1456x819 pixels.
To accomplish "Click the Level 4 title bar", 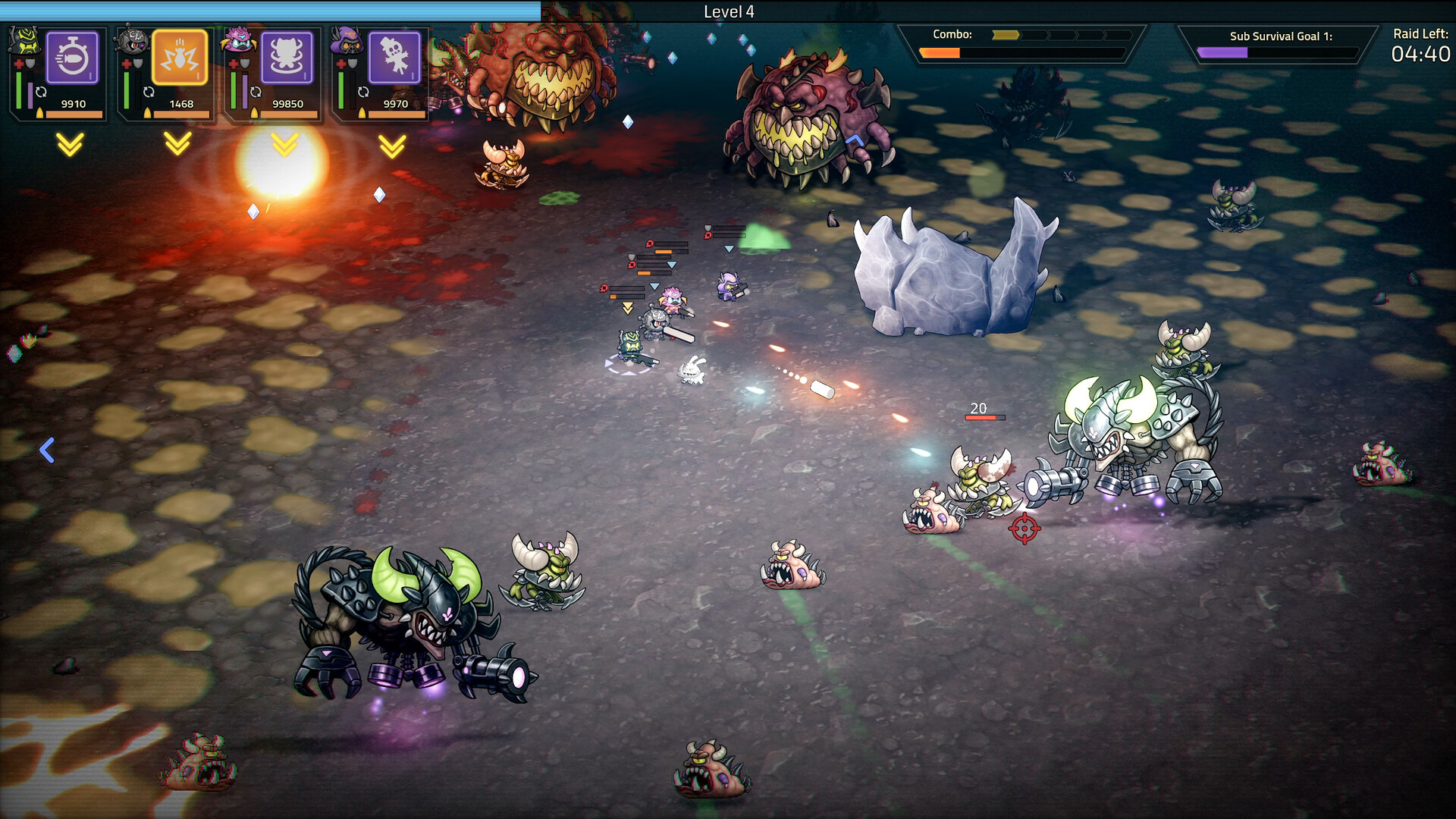I will [728, 12].
